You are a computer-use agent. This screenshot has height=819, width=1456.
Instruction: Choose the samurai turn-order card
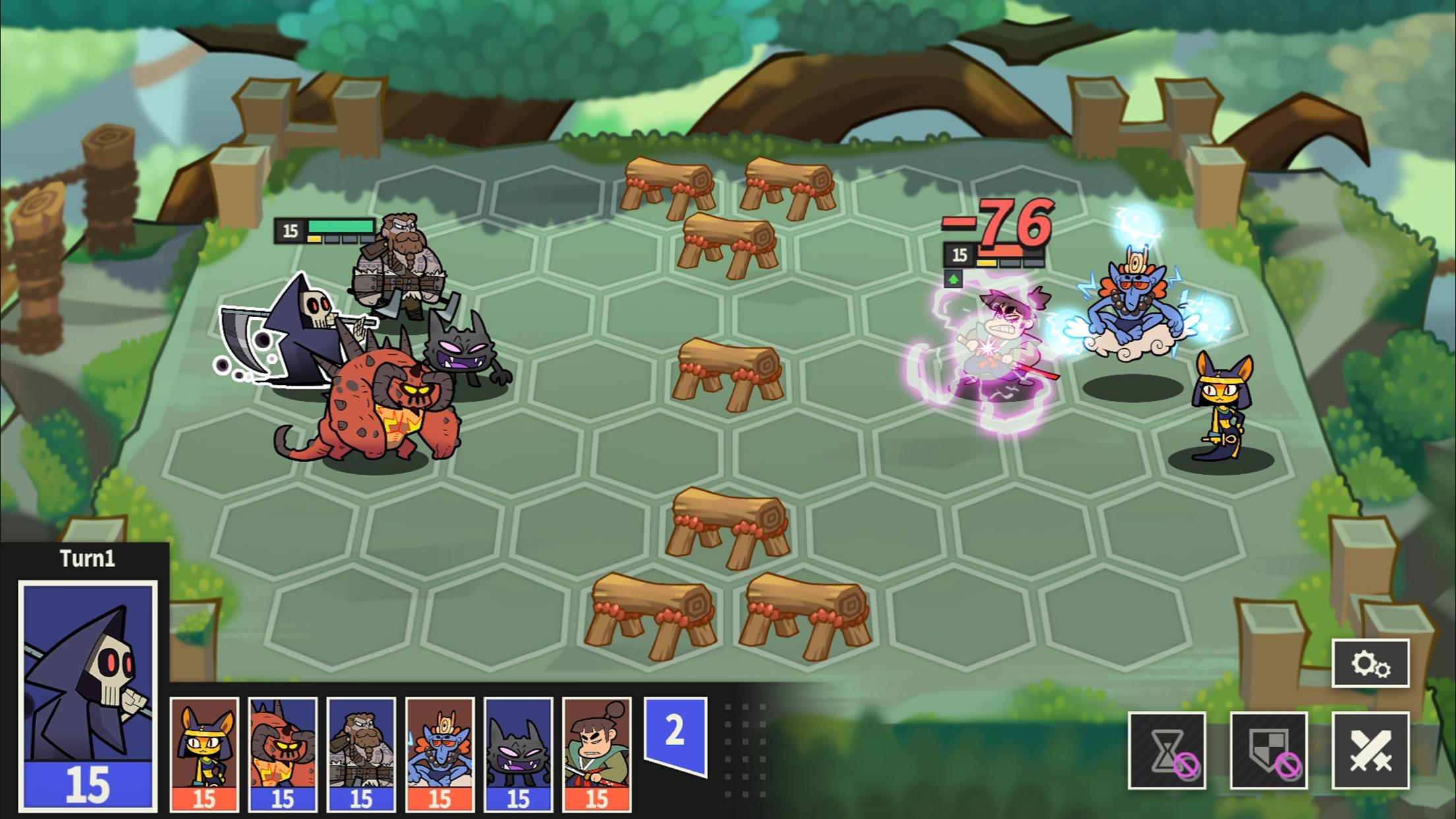(597, 754)
